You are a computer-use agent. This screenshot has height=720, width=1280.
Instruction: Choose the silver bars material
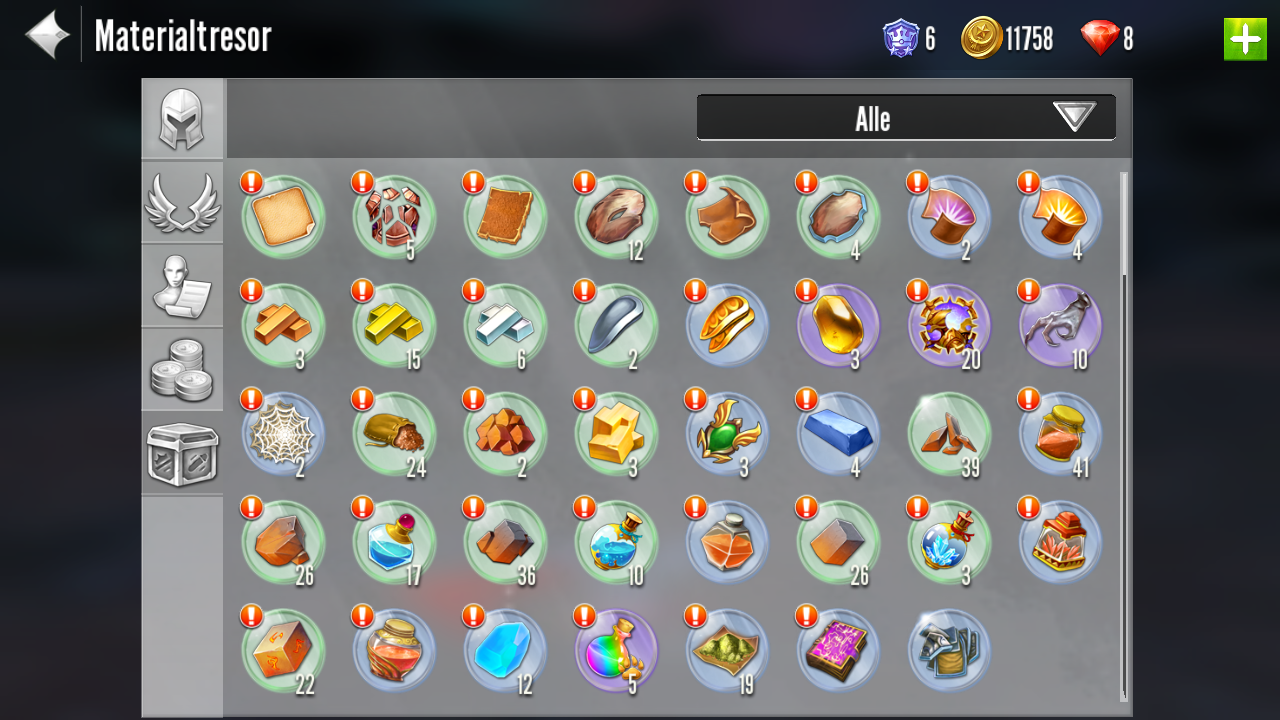505,325
